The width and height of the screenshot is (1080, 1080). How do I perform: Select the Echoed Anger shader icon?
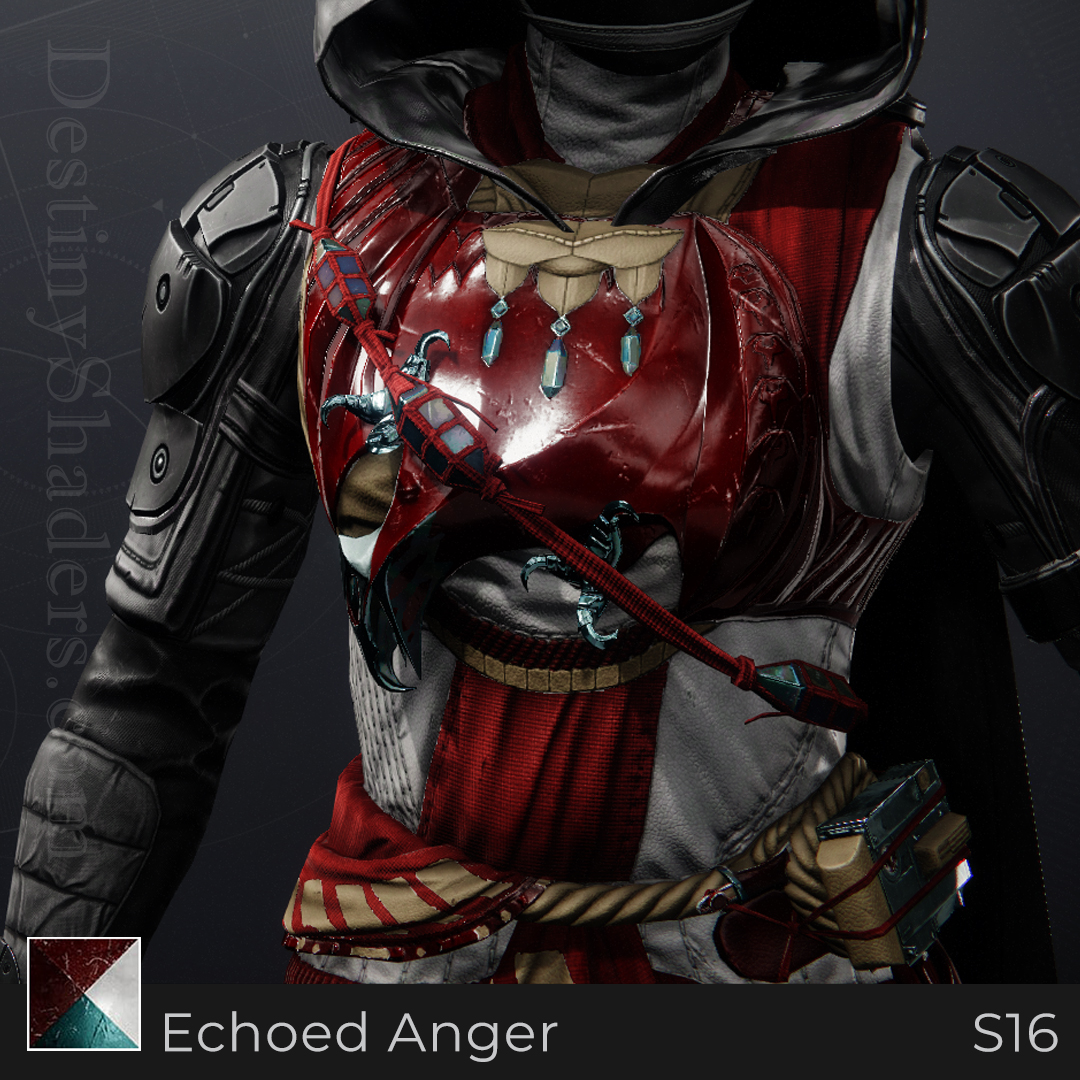pyautogui.click(x=84, y=993)
